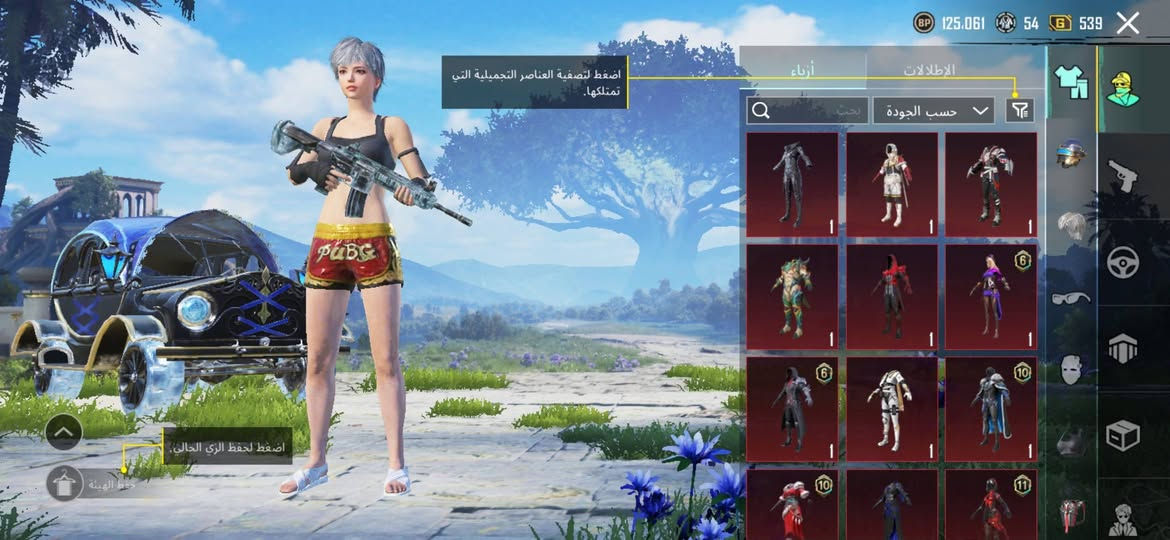Open the steering wheel vehicle category
The image size is (1170, 540).
[x=1123, y=264]
